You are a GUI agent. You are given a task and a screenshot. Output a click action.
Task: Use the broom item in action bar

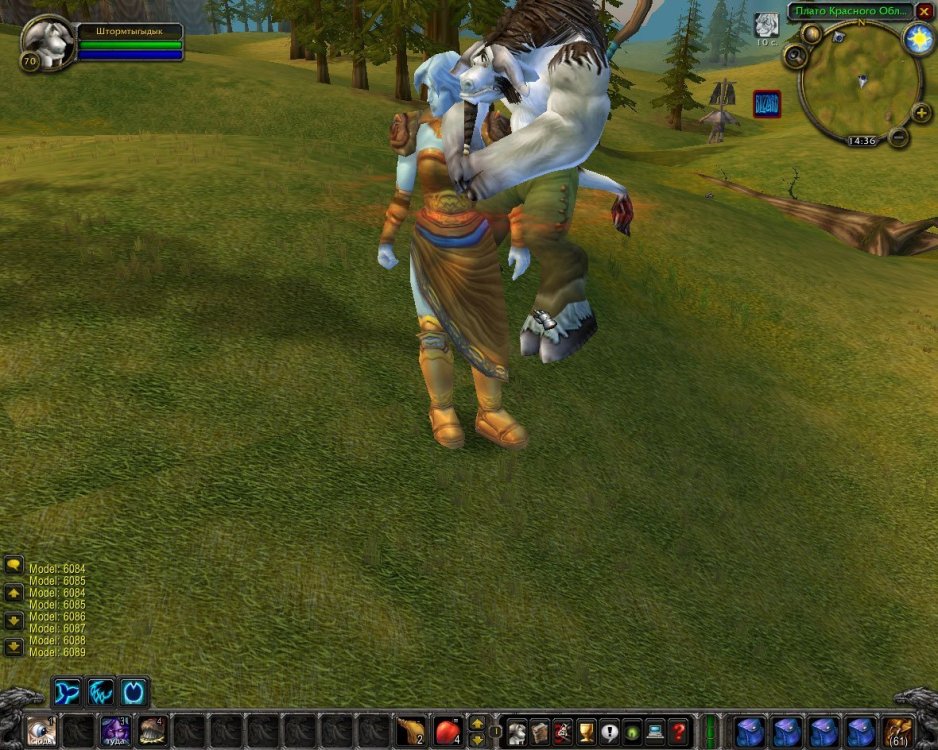pos(411,731)
